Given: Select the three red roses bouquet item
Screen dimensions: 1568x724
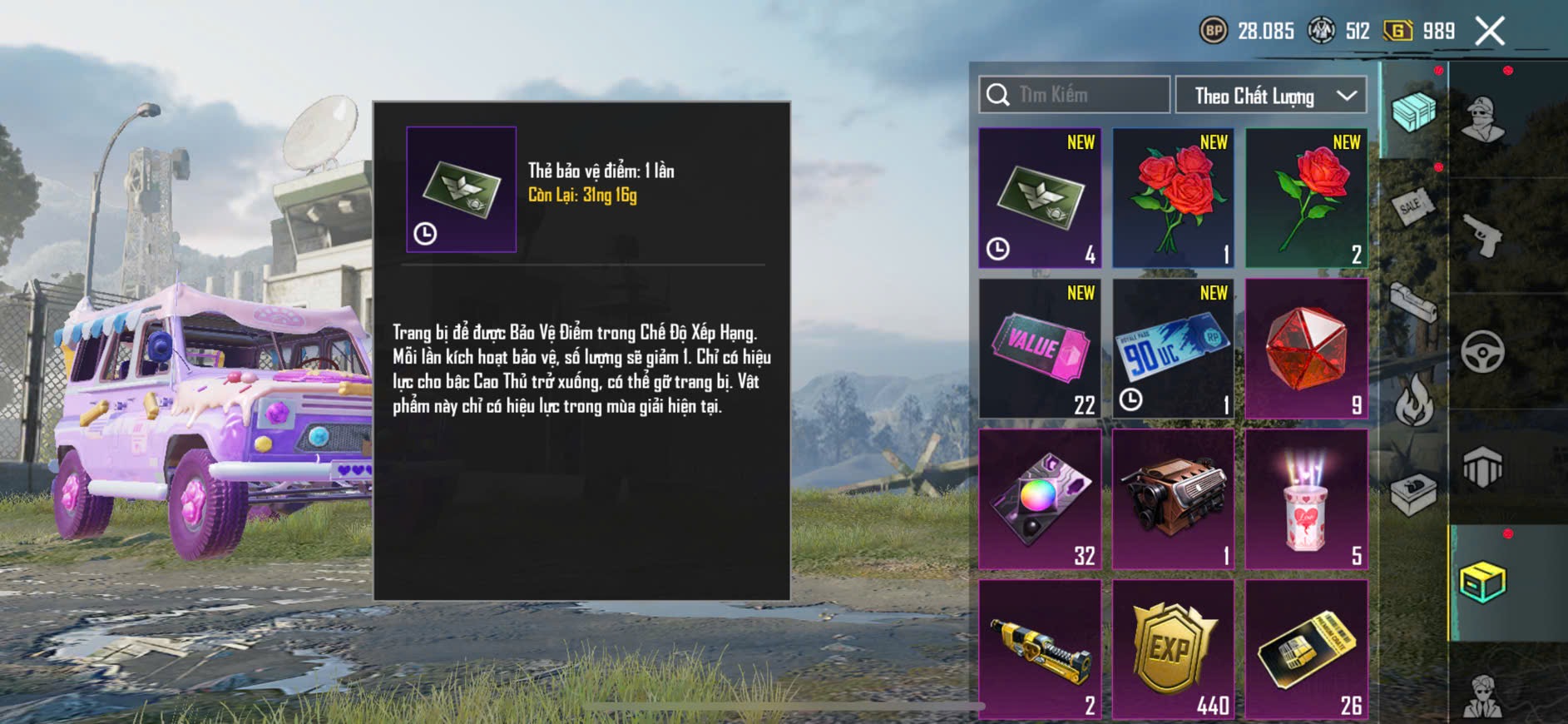Looking at the screenshot, I should pyautogui.click(x=1173, y=198).
